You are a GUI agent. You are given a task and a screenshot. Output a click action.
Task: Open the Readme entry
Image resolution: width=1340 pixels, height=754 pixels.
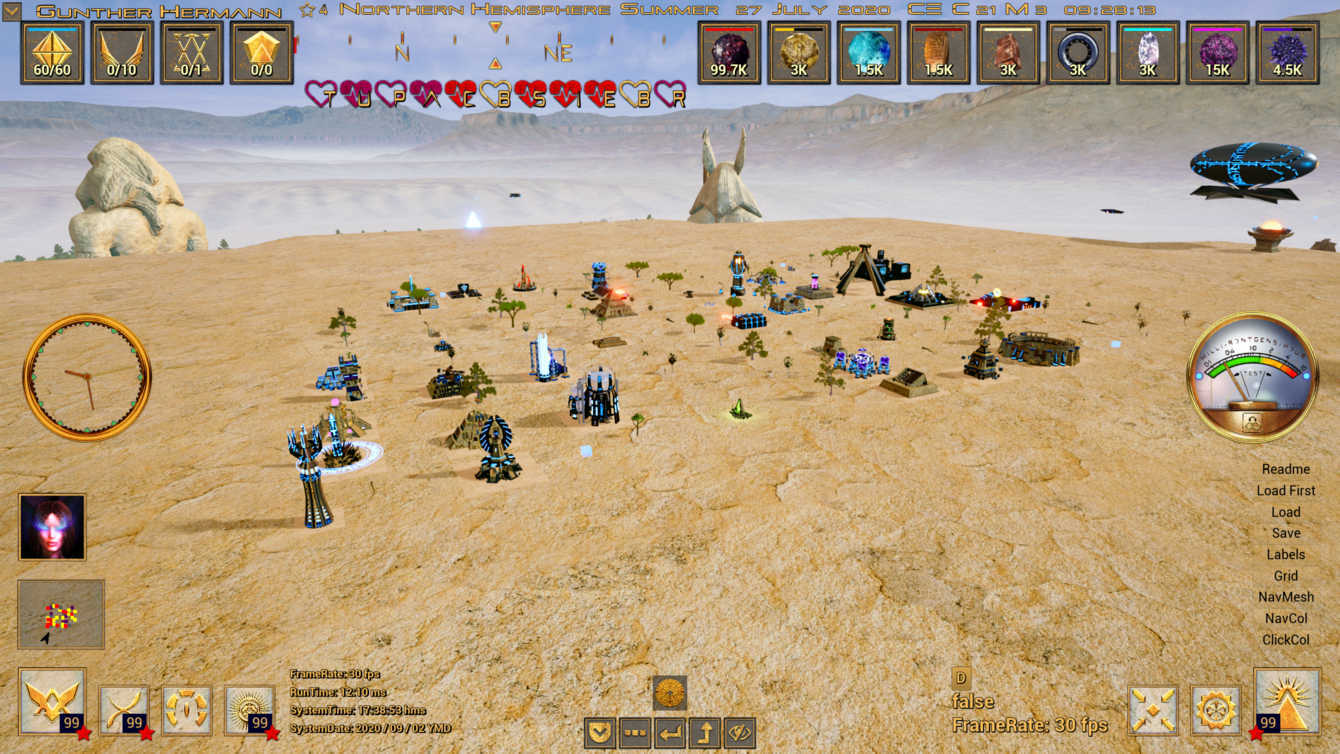(1285, 469)
